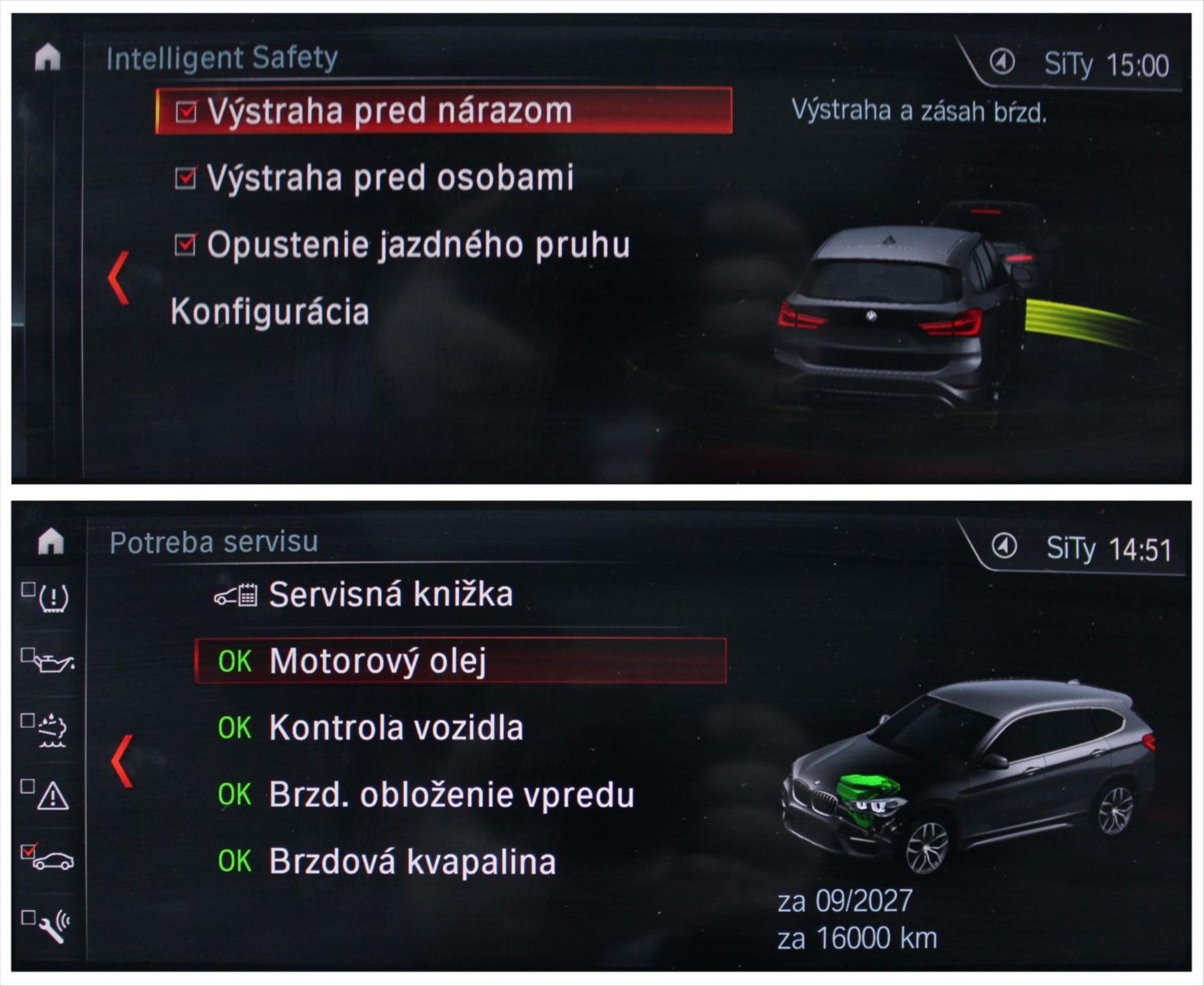Go back using the Potreba servisu red arrow
This screenshot has width=1204, height=986.
[x=122, y=761]
